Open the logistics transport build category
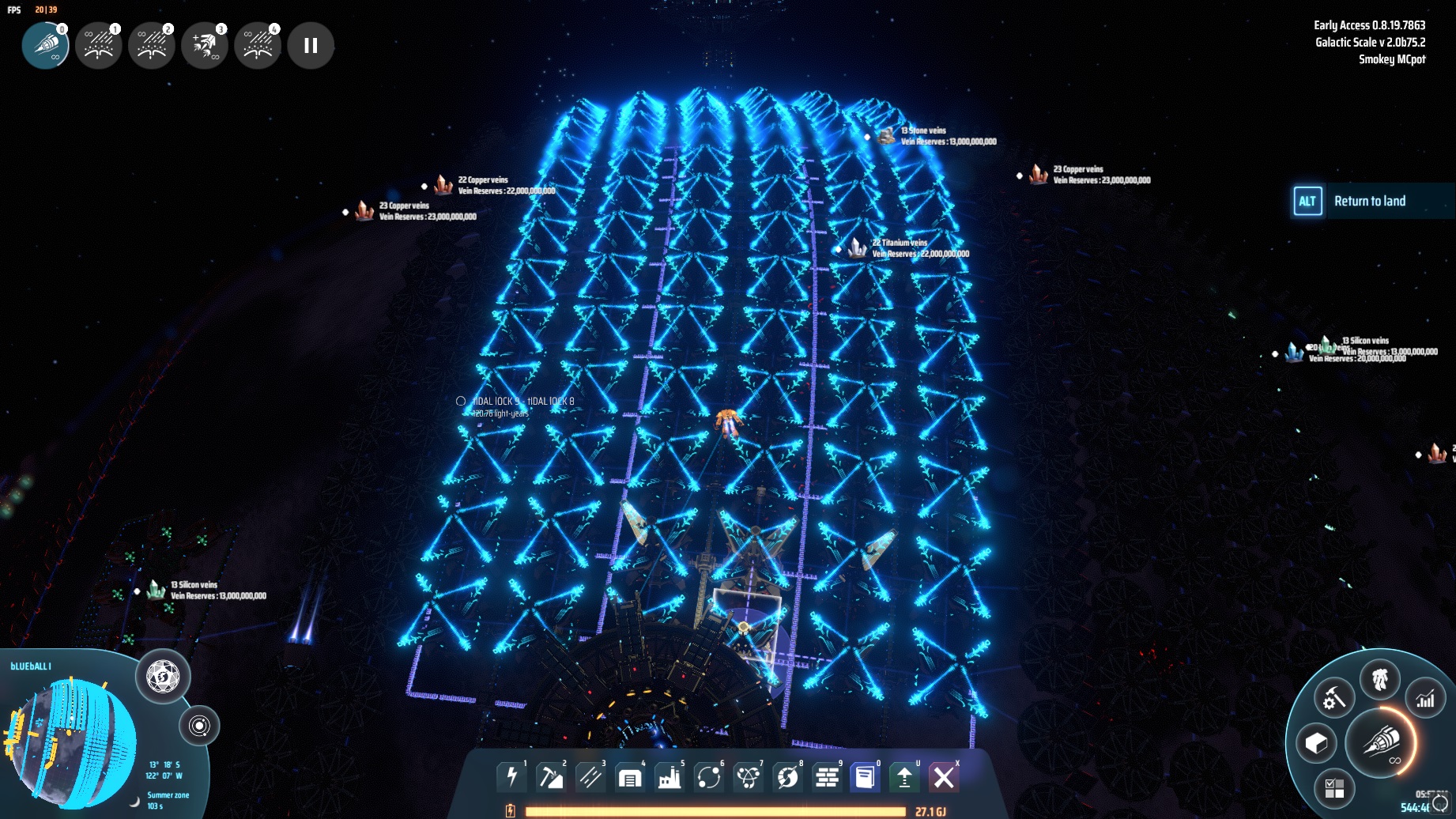 [x=709, y=777]
